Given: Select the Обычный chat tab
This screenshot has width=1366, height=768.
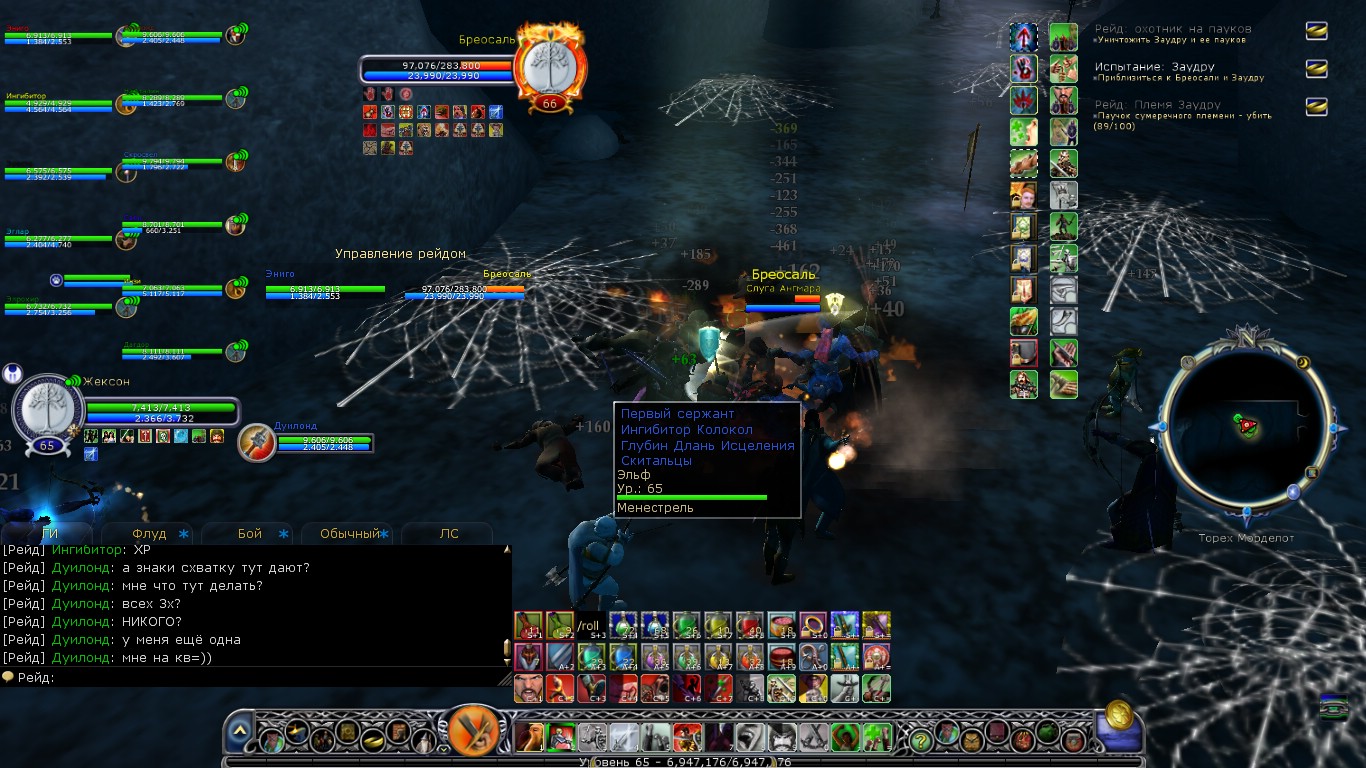Looking at the screenshot, I should click(x=350, y=534).
